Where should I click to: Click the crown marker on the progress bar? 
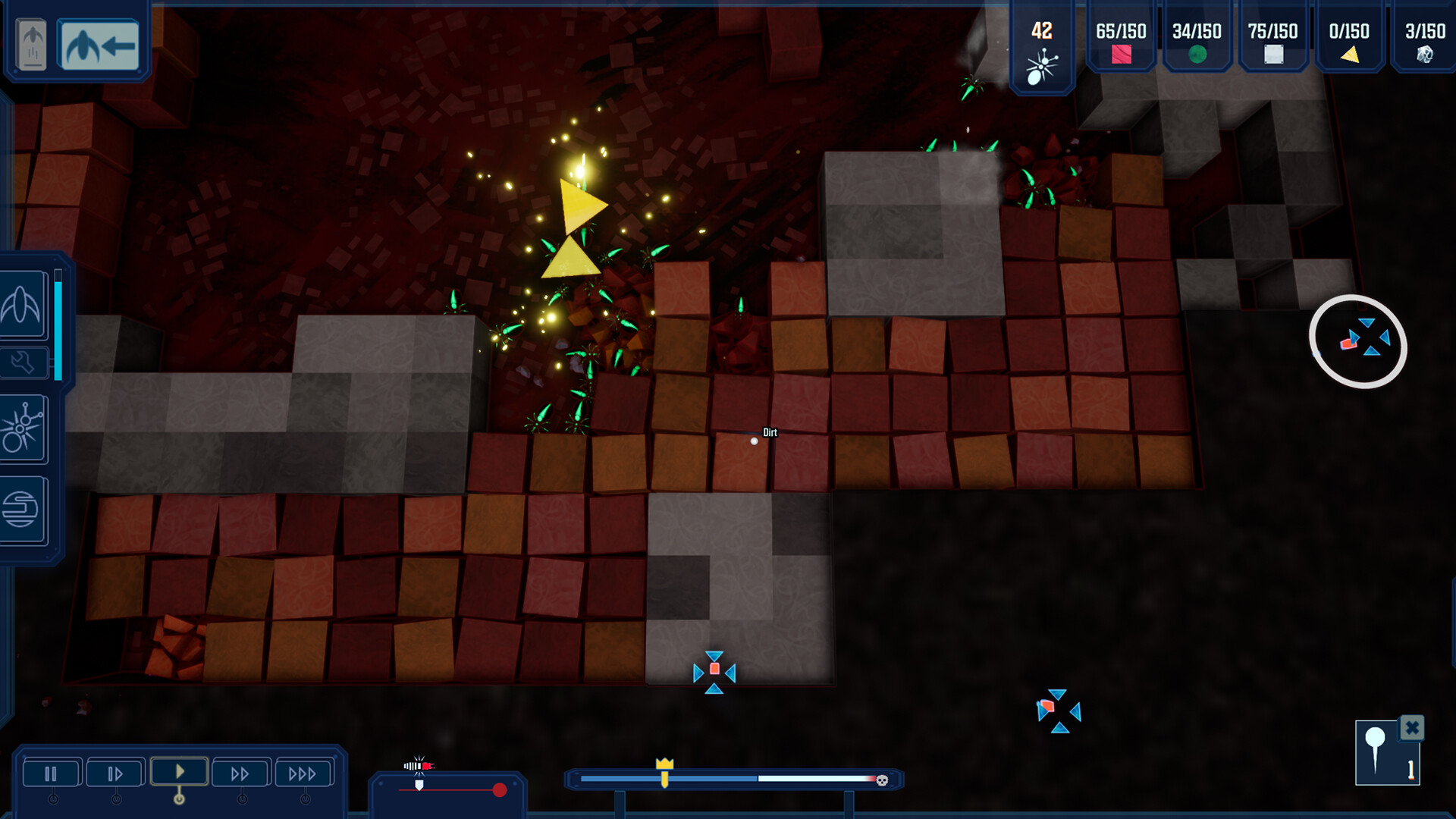tap(665, 768)
